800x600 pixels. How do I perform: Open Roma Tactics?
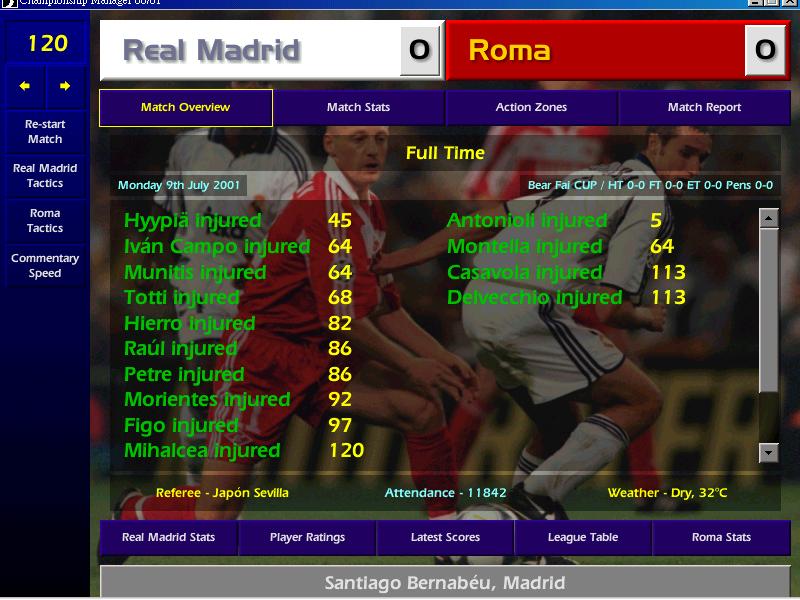tap(45, 221)
